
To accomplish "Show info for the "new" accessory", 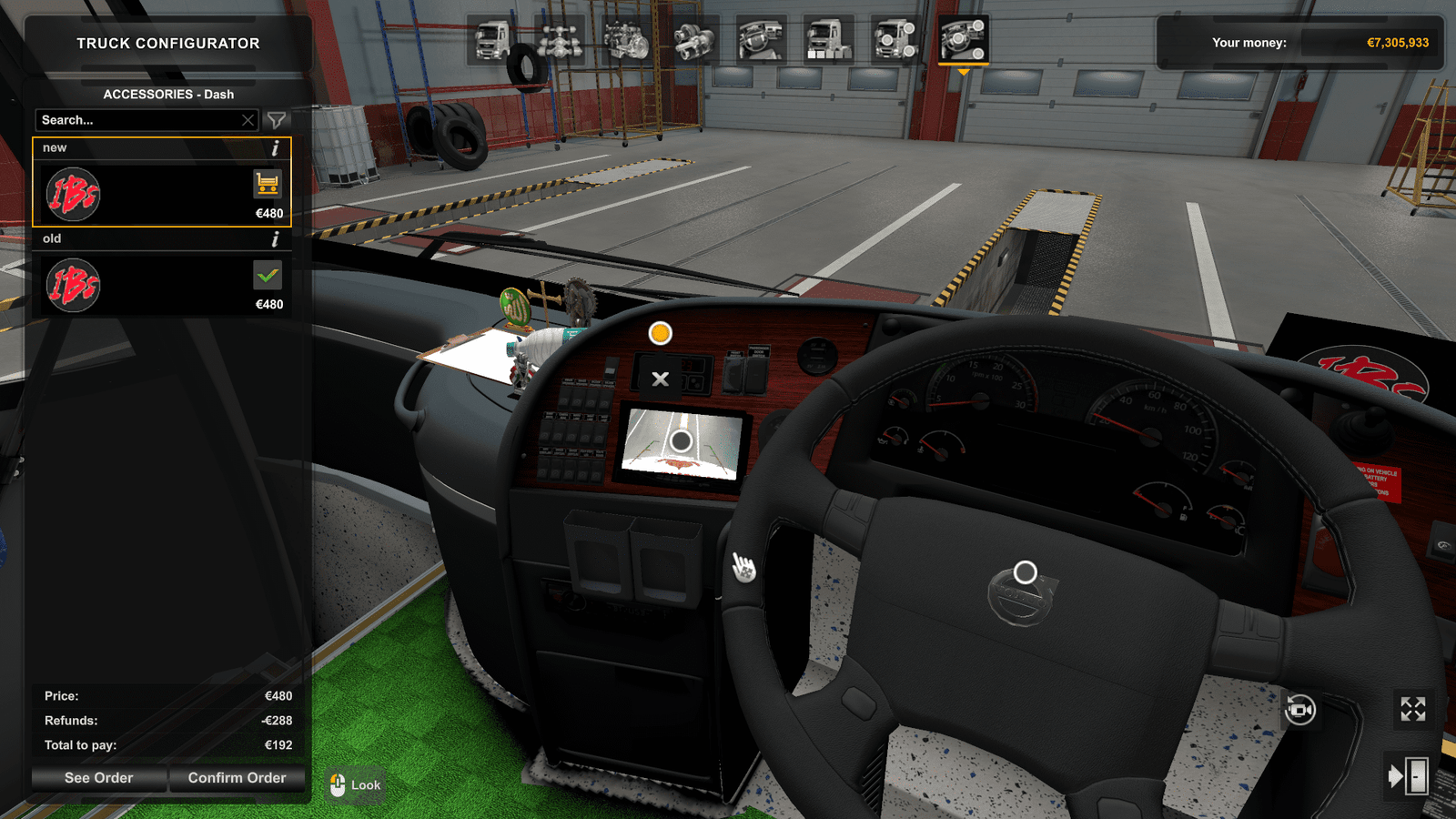I will click(275, 148).
